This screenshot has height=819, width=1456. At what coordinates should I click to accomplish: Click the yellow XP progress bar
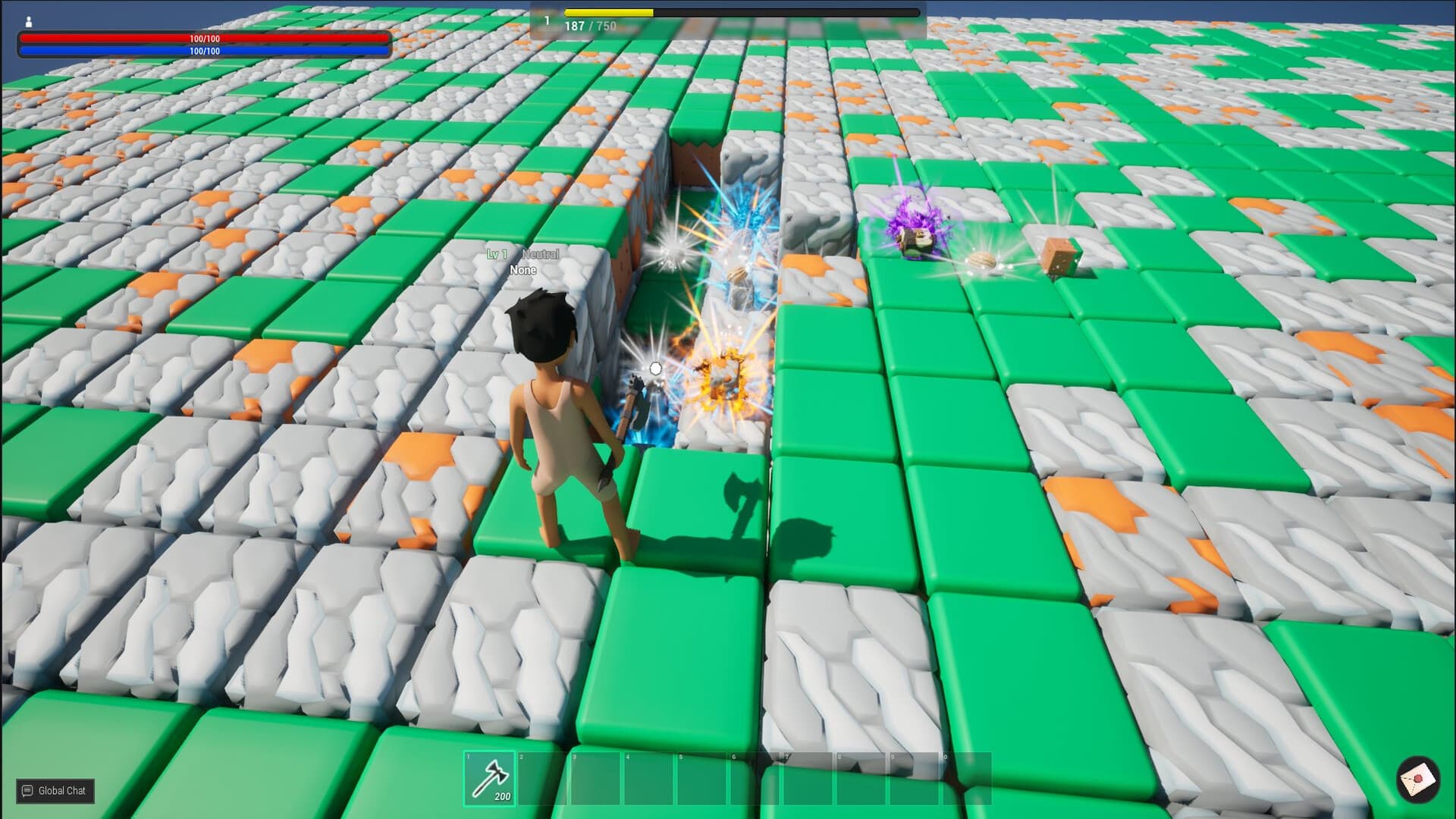tap(607, 11)
